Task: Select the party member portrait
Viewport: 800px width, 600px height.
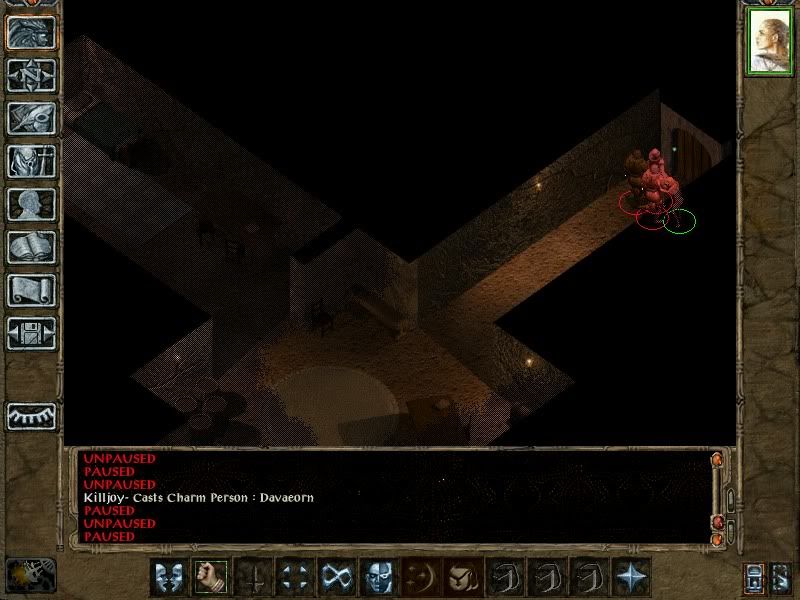Action: 769,41
